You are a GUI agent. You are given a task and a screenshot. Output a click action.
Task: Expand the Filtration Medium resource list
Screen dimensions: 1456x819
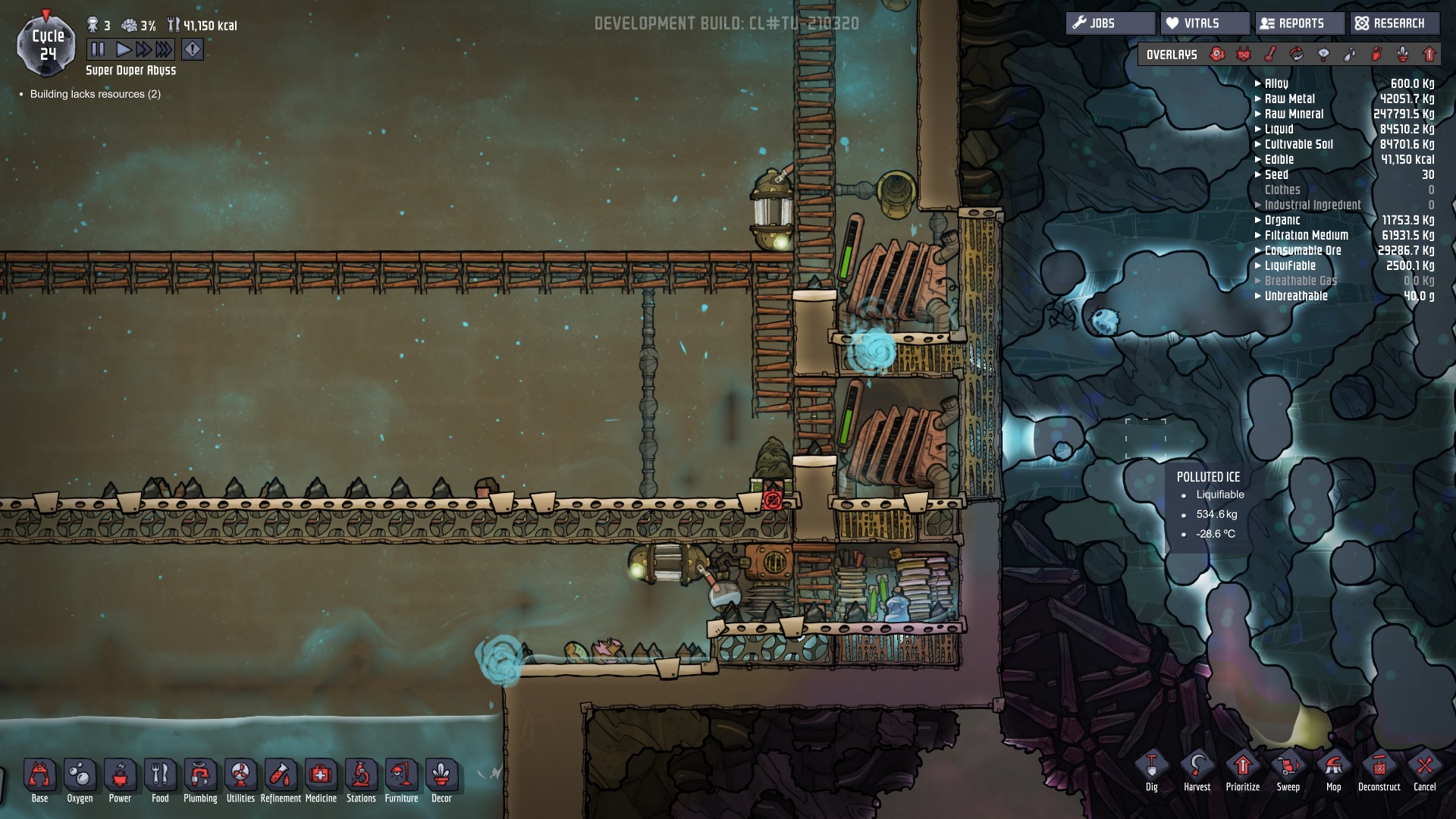pos(1306,235)
